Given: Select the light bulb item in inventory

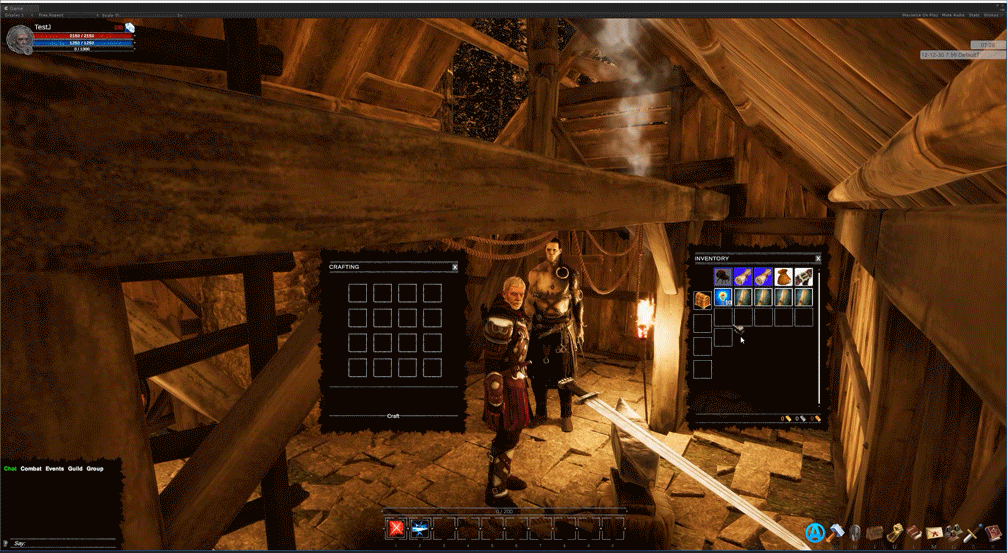Looking at the screenshot, I should point(723,297).
